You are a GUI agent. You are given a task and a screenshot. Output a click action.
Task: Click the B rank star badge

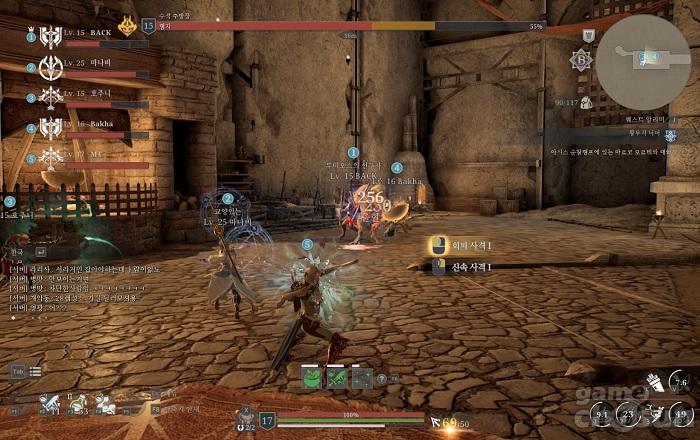pos(580,59)
